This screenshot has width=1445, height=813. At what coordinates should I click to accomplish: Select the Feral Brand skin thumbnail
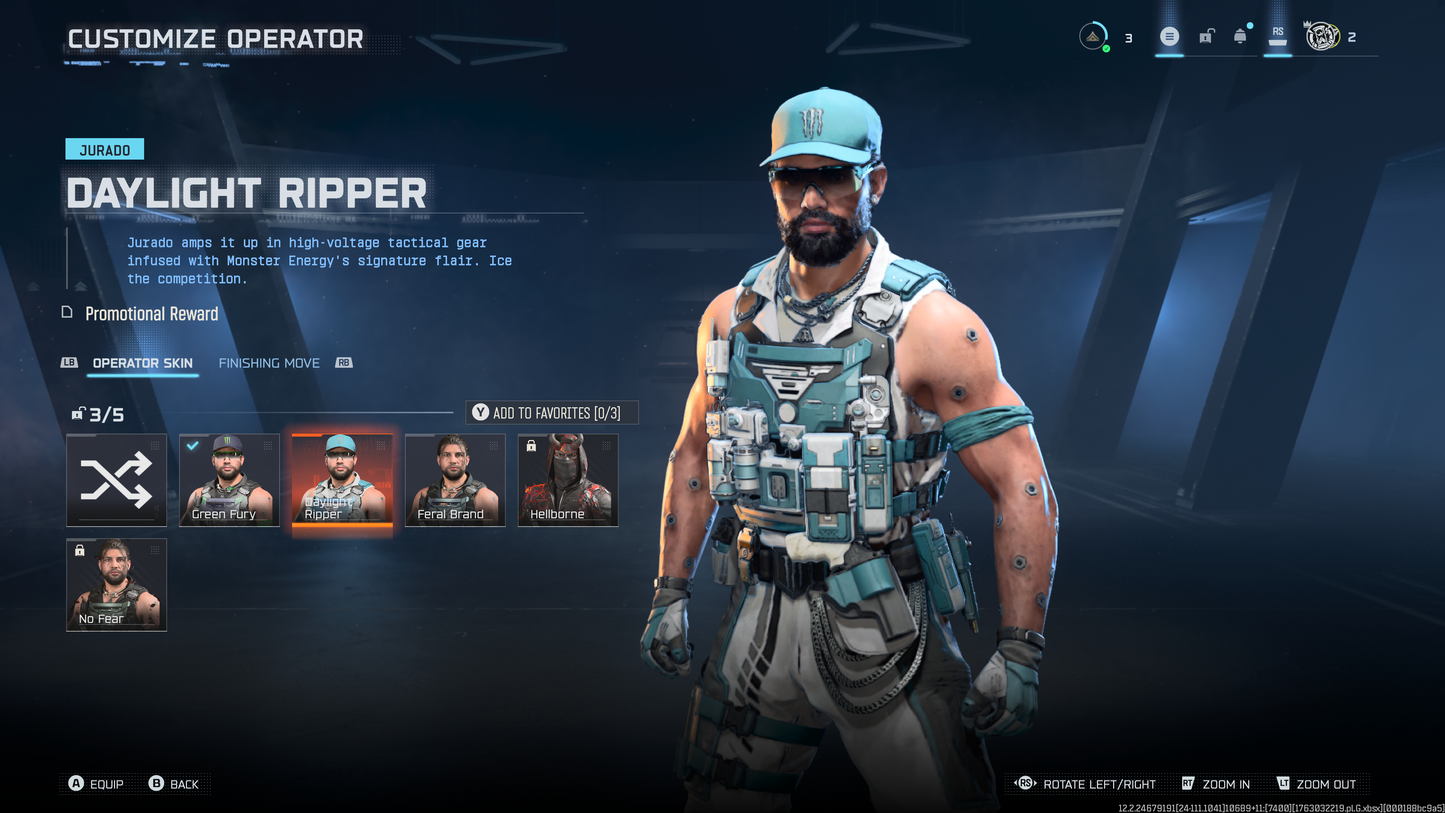(455, 480)
